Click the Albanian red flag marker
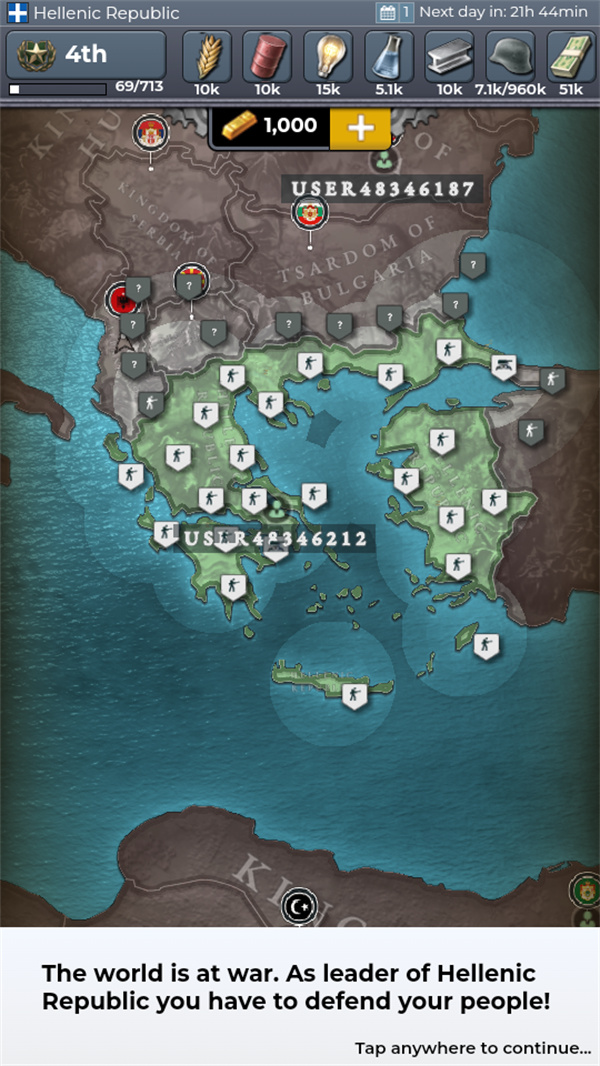Viewport: 600px width, 1066px height. click(x=125, y=300)
